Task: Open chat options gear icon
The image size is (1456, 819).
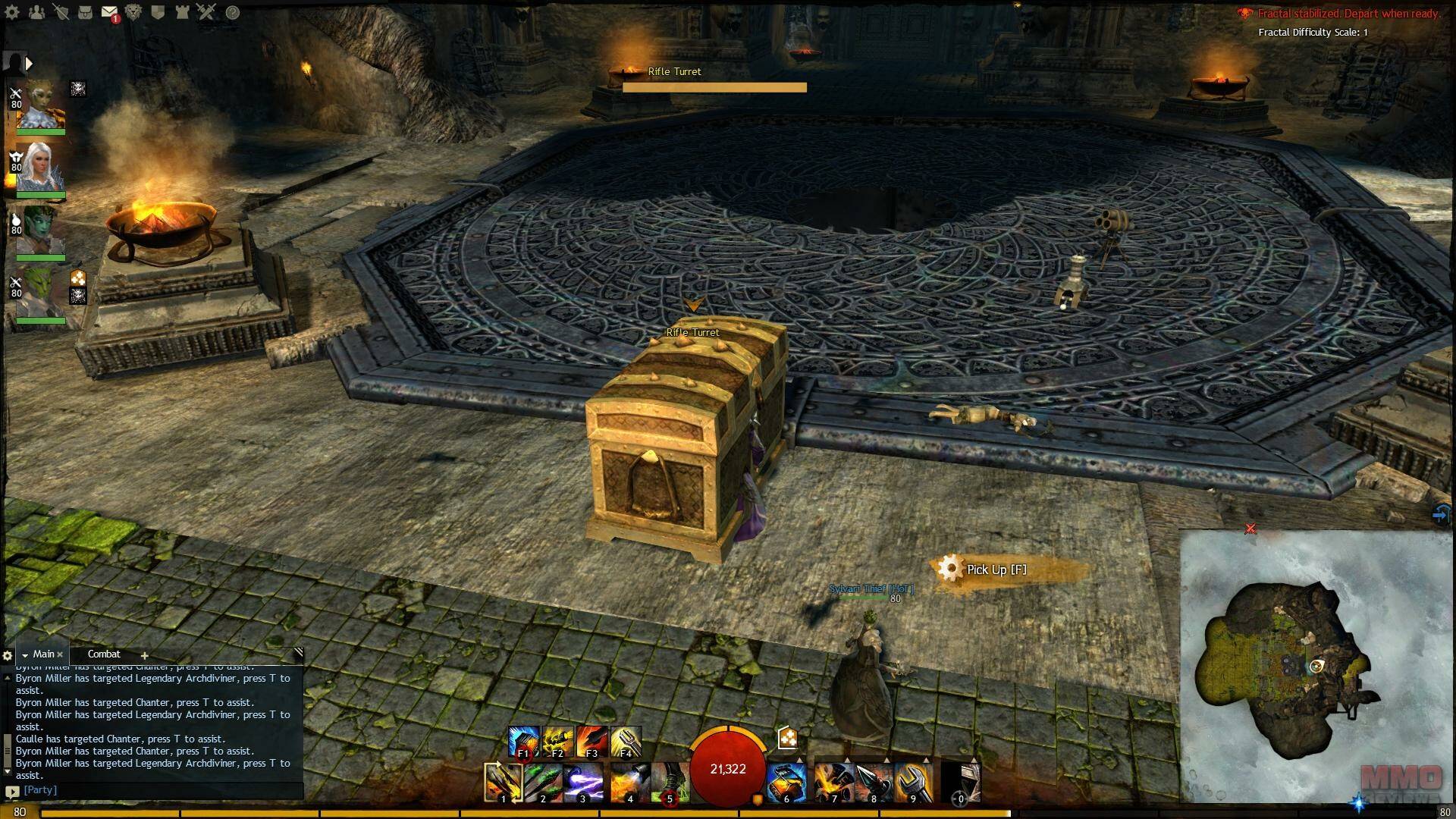Action: tap(8, 655)
